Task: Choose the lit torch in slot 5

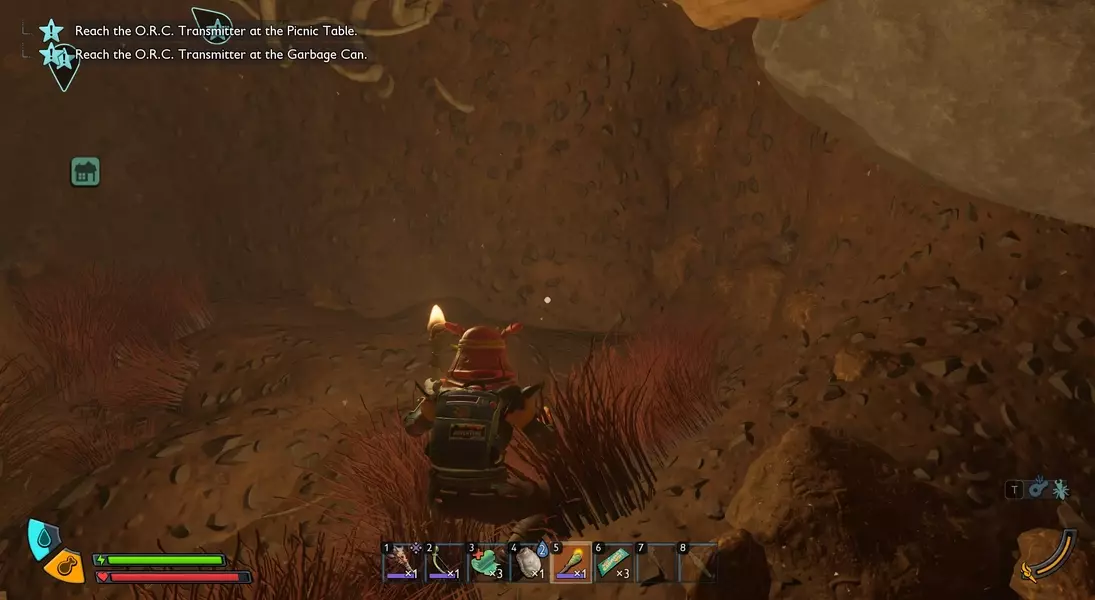Action: click(x=572, y=564)
